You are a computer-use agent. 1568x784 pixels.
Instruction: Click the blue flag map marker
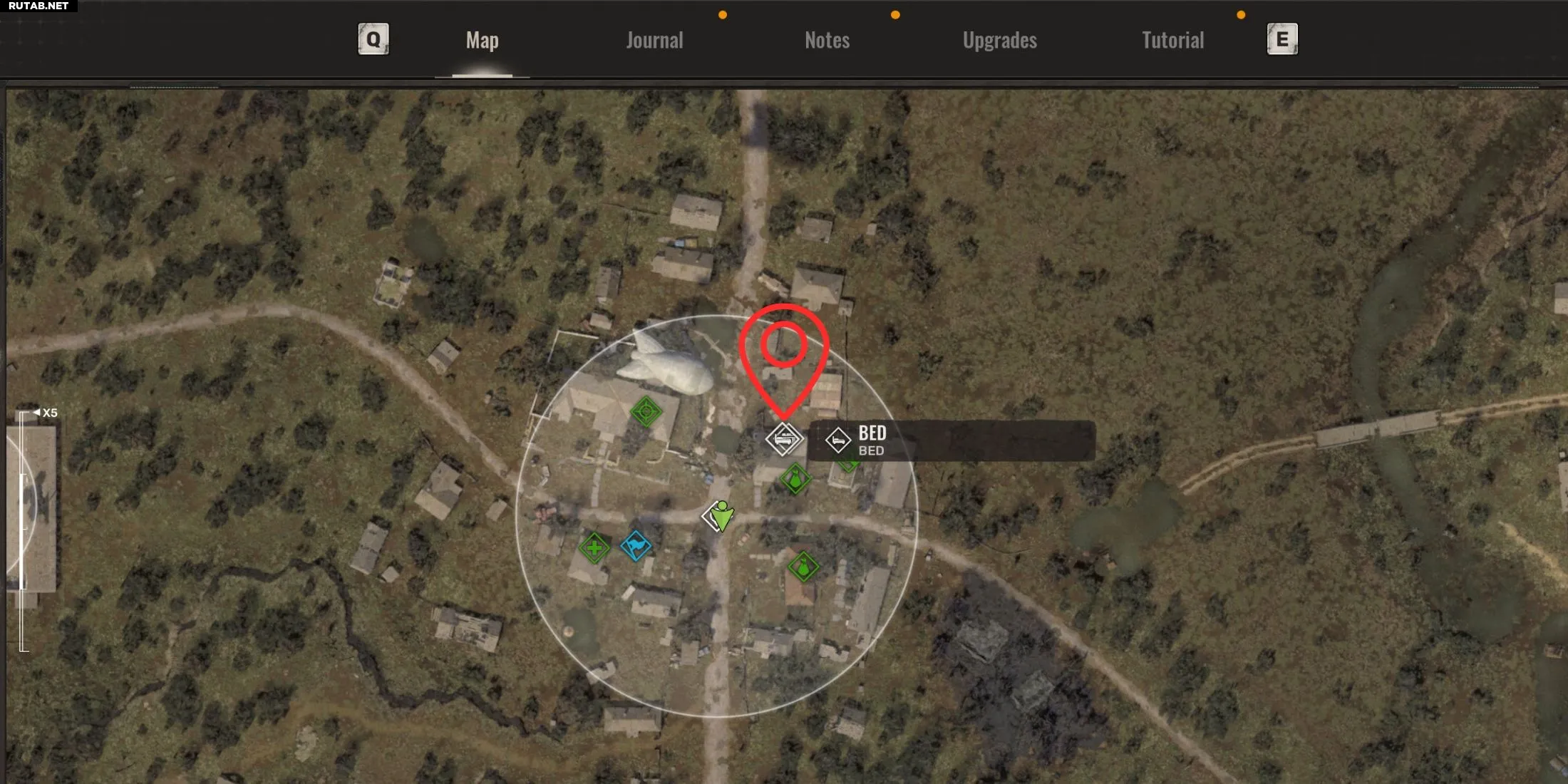tap(636, 546)
